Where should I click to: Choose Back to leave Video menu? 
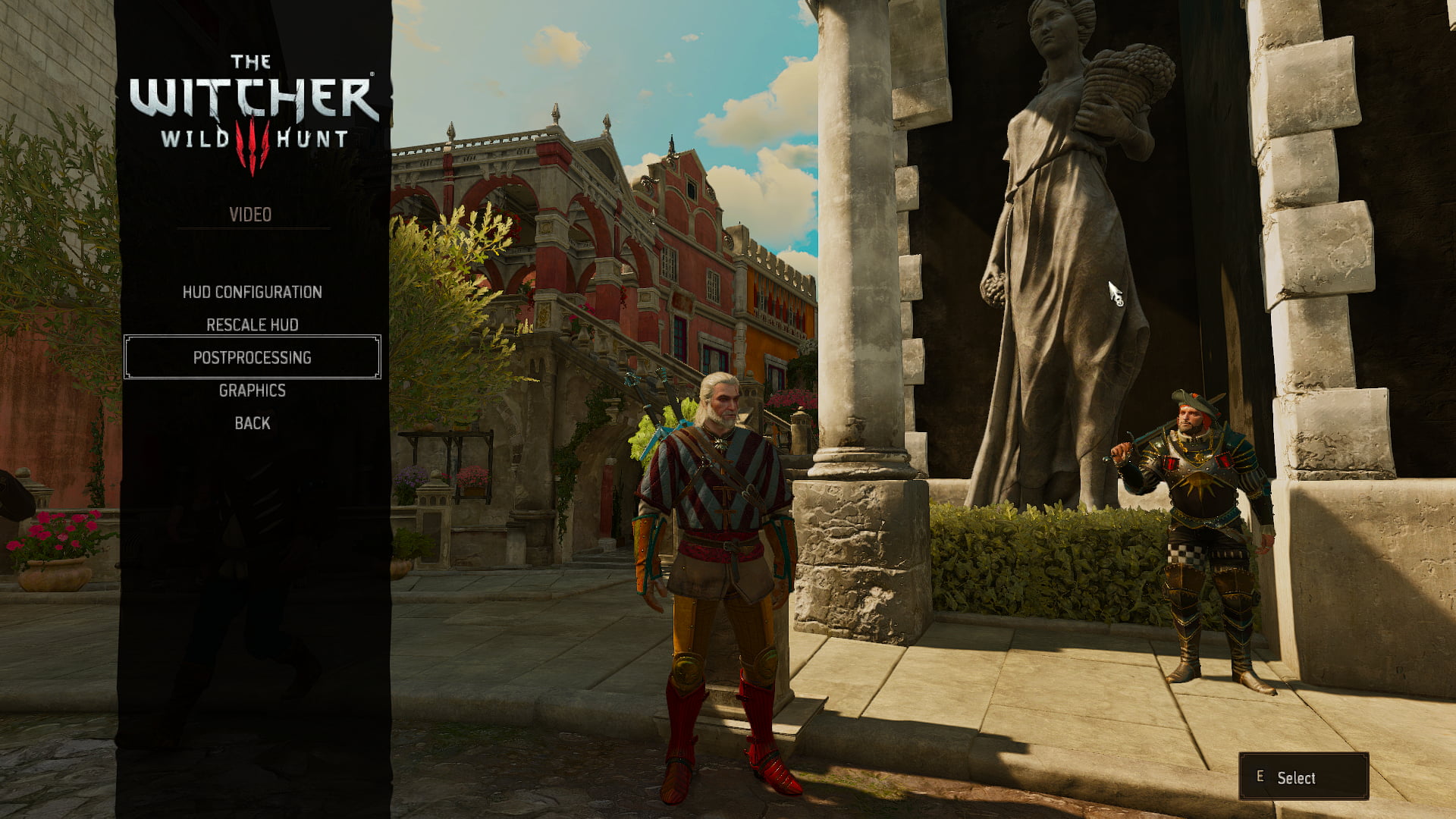click(252, 423)
